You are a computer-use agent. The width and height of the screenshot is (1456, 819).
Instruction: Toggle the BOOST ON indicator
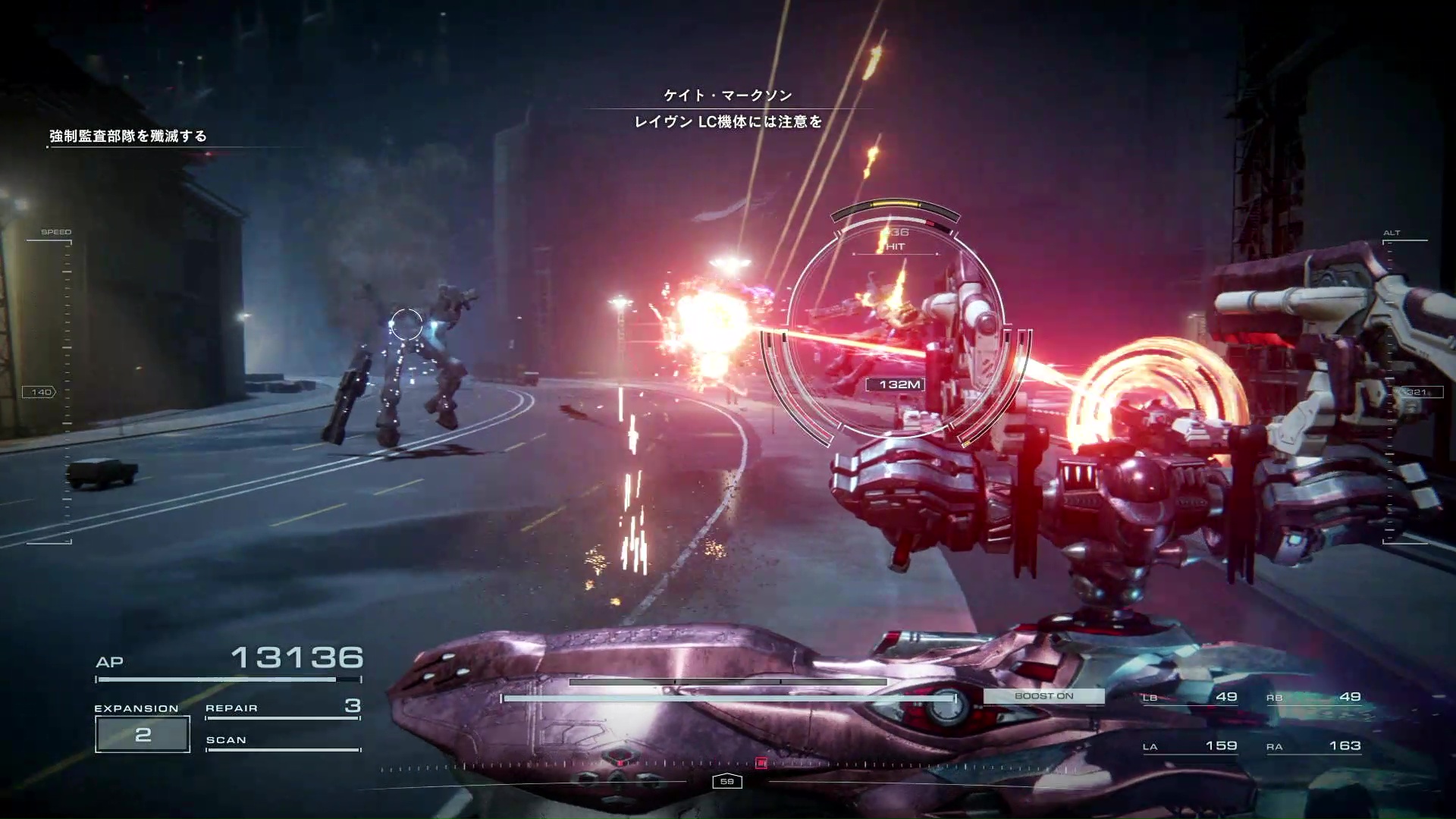(x=1043, y=696)
